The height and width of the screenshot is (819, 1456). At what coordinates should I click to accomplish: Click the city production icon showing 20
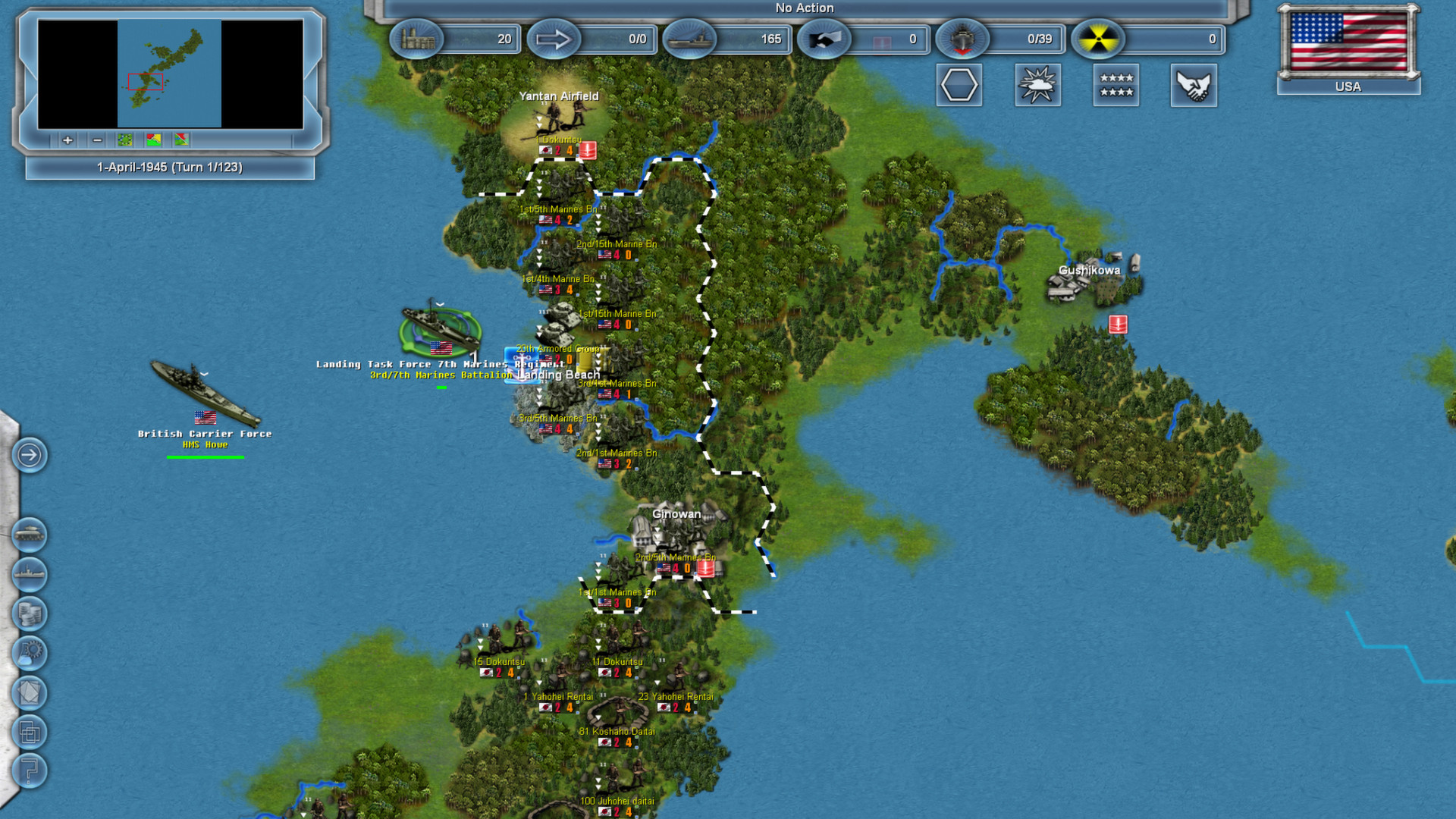(x=416, y=39)
